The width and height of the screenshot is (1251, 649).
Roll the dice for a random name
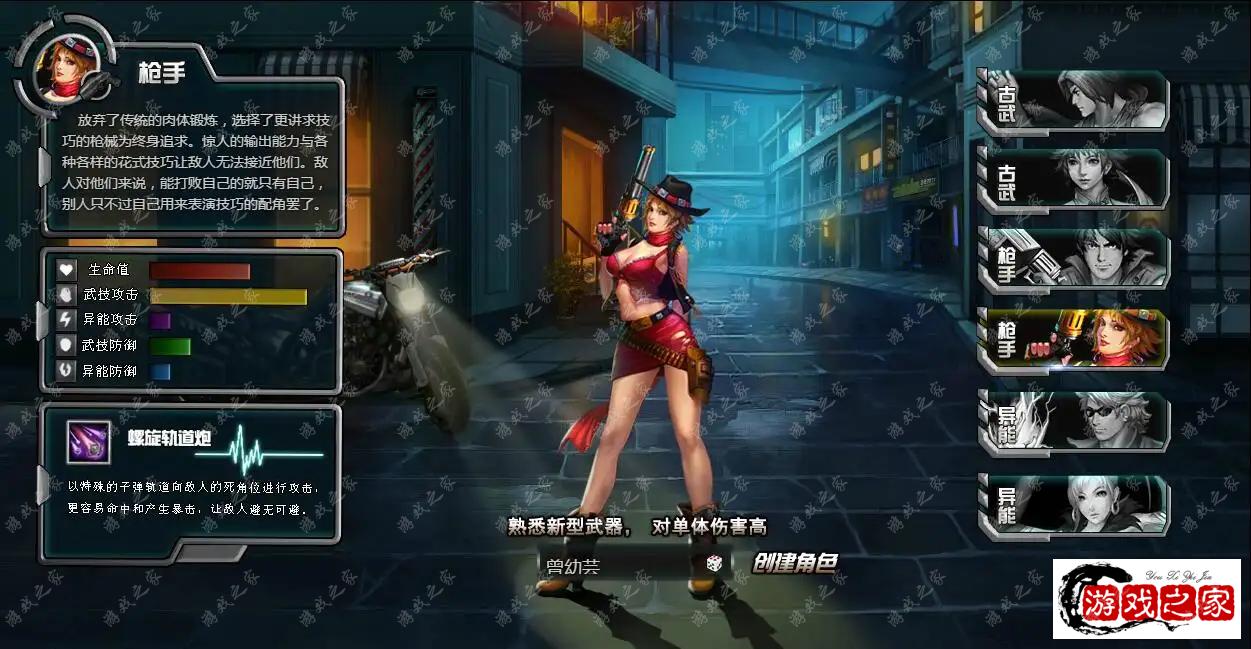(715, 564)
